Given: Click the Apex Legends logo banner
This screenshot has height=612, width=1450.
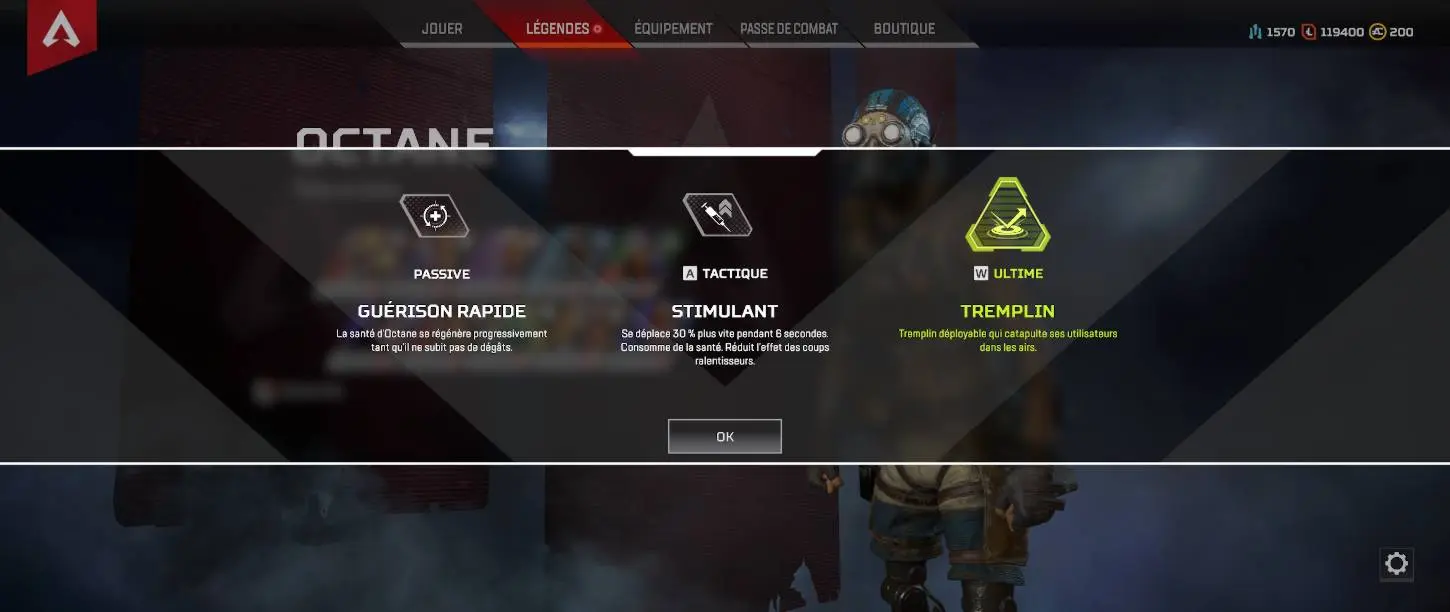Looking at the screenshot, I should click(61, 33).
